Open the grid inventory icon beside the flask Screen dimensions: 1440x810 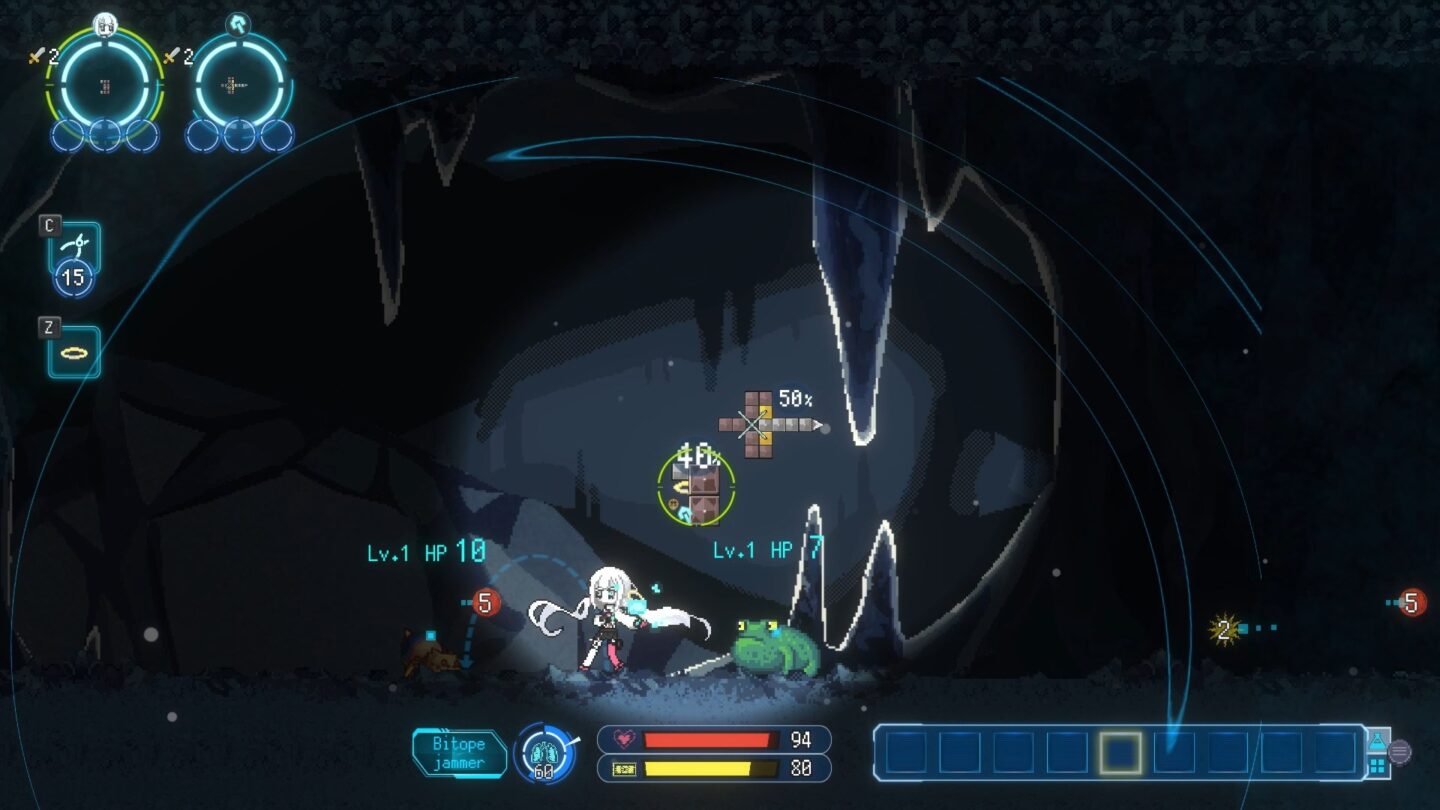click(1378, 765)
